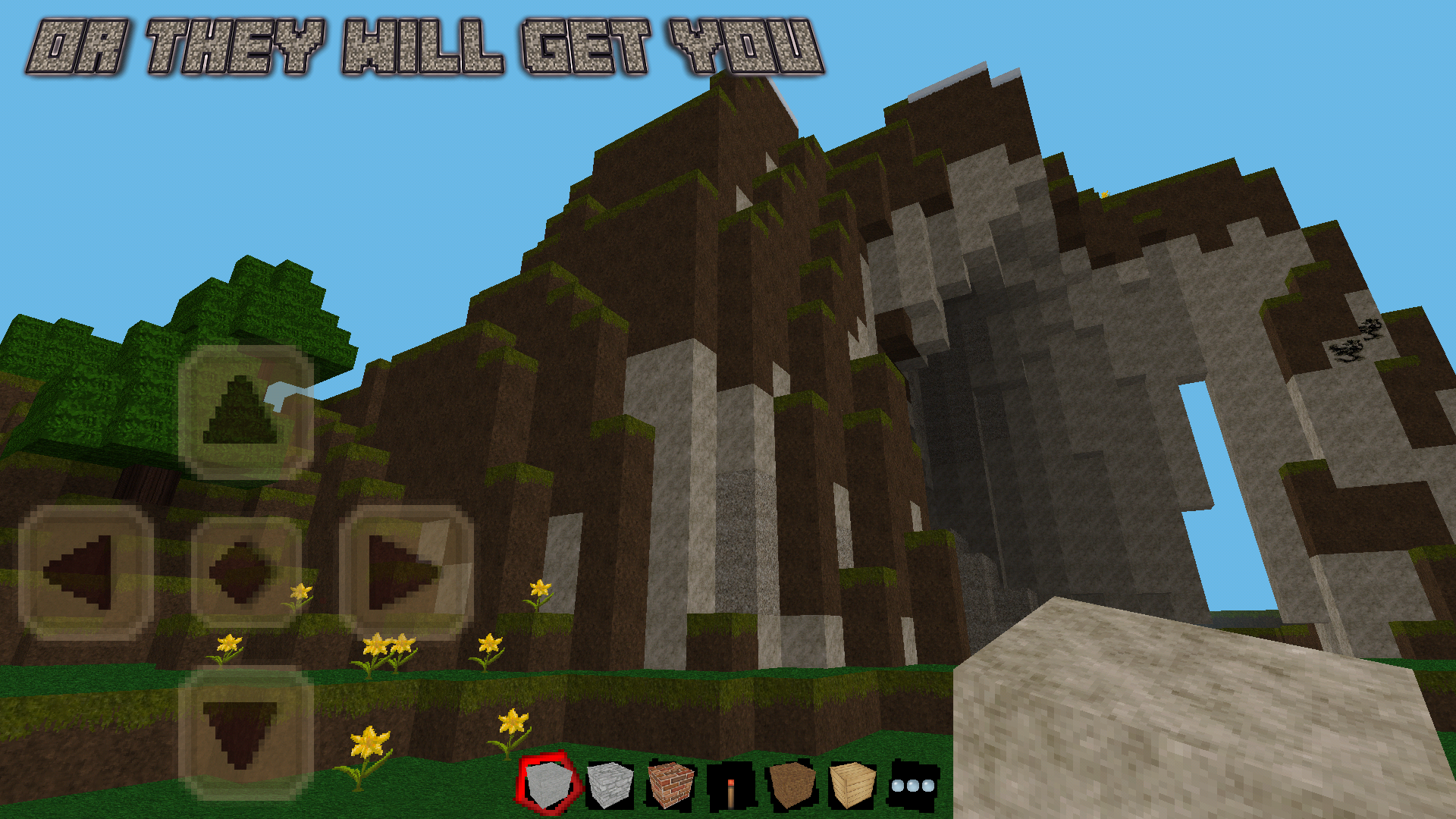Tap the move backward arrow button
Image resolution: width=1456 pixels, height=819 pixels.
tap(245, 733)
